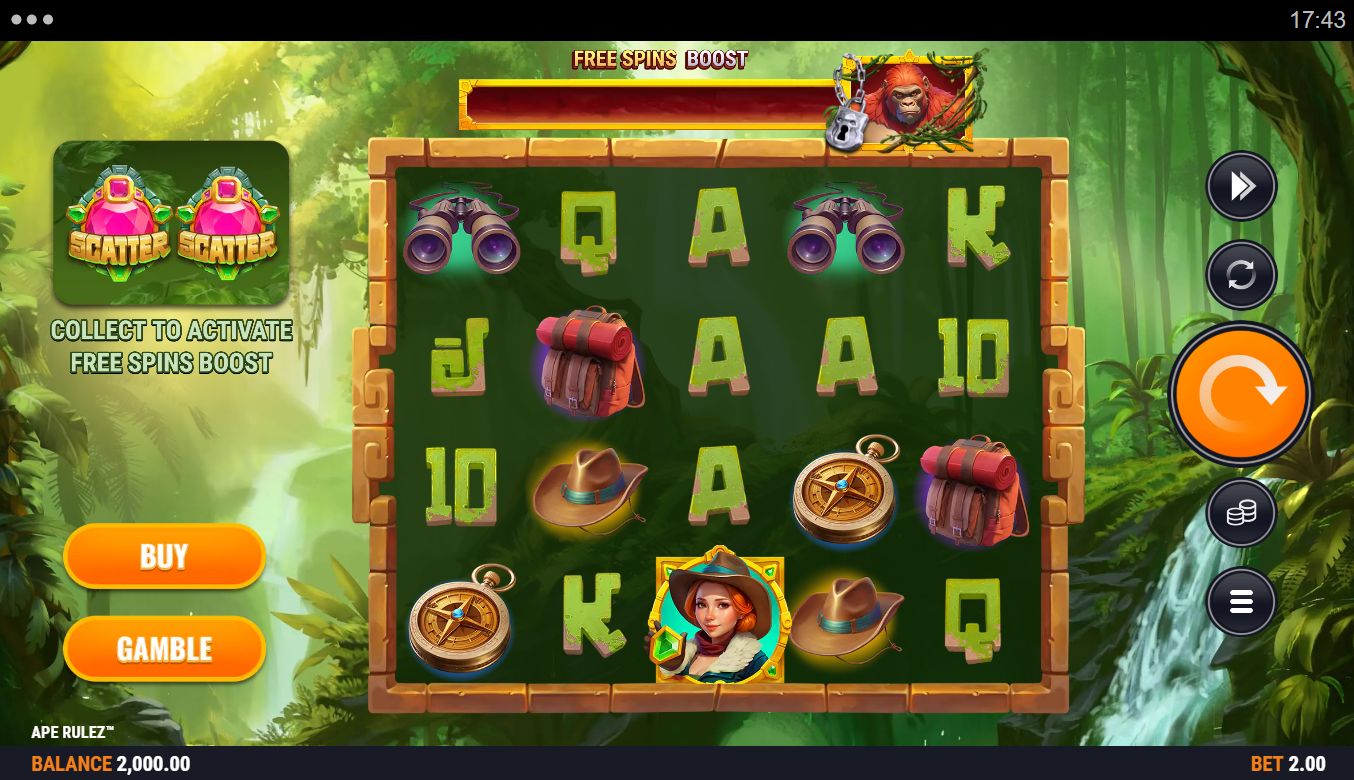
Task: Open the hamburger game menu
Action: 1241,602
